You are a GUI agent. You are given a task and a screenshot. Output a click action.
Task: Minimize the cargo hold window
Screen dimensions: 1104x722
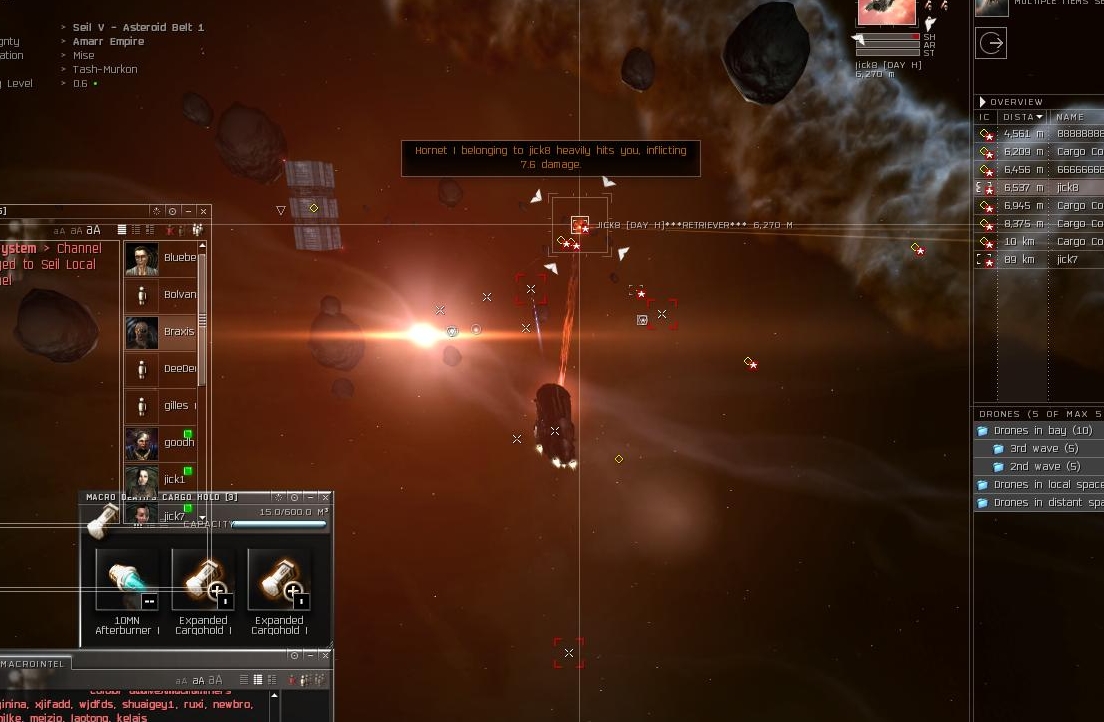(x=310, y=497)
